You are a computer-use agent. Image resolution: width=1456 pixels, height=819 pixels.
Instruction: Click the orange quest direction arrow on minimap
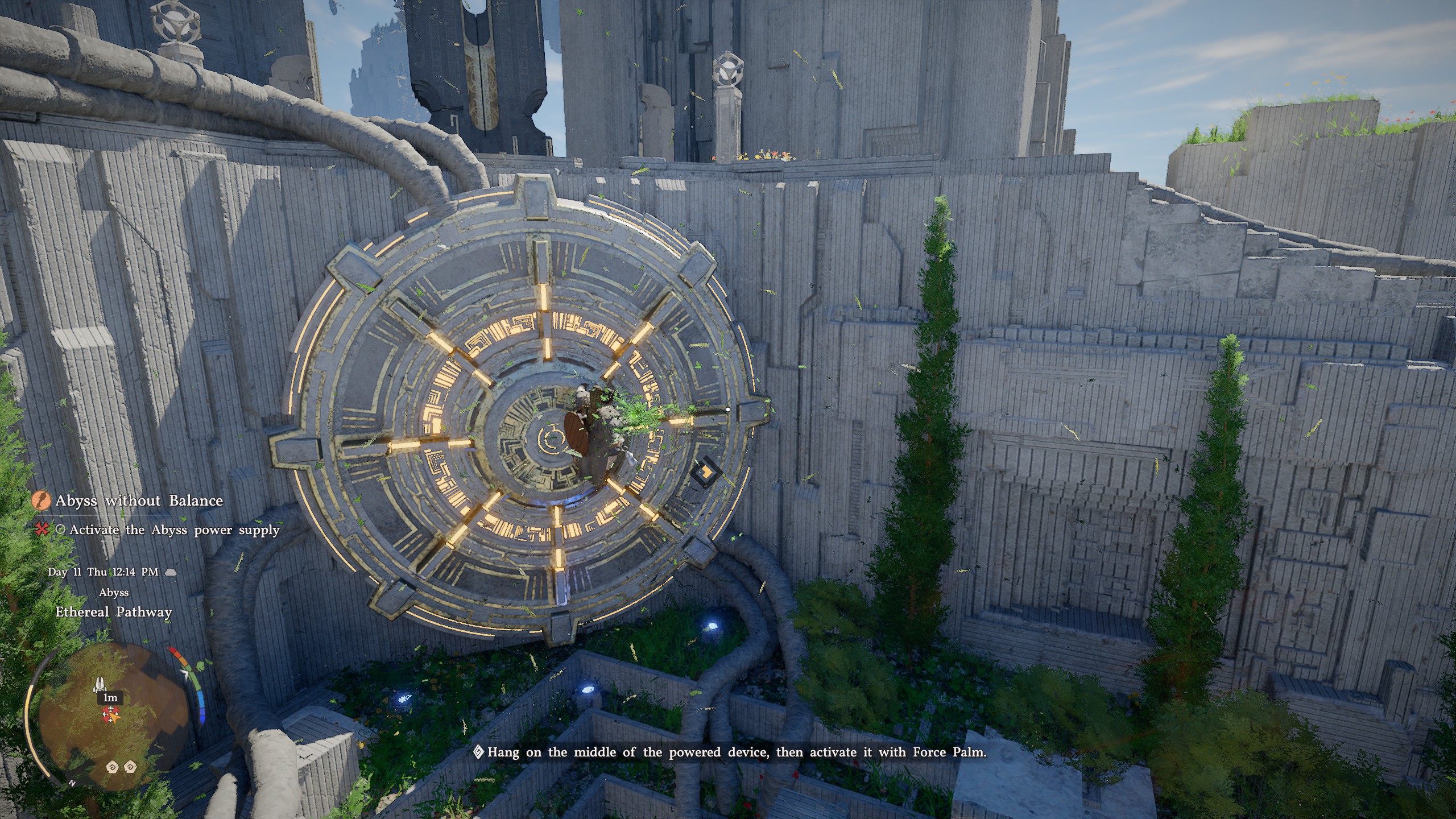(x=114, y=718)
